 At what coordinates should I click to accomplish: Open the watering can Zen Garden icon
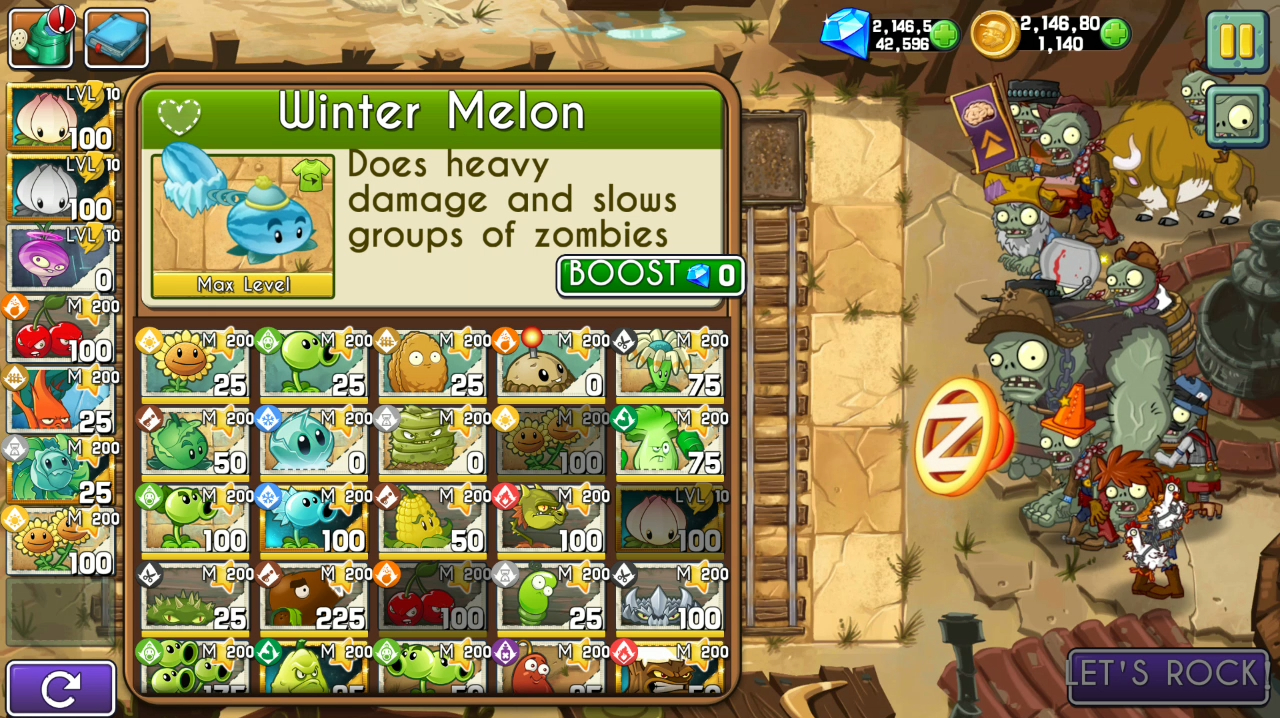(x=42, y=38)
